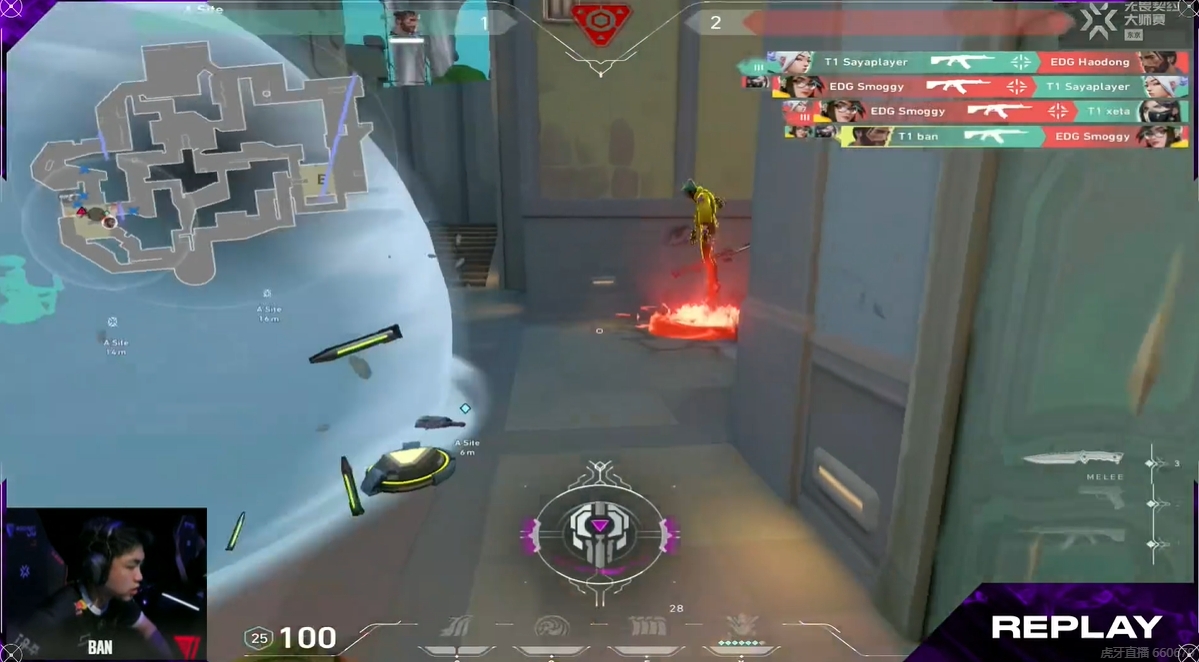Click the agent portrait beside the top score

405,24
